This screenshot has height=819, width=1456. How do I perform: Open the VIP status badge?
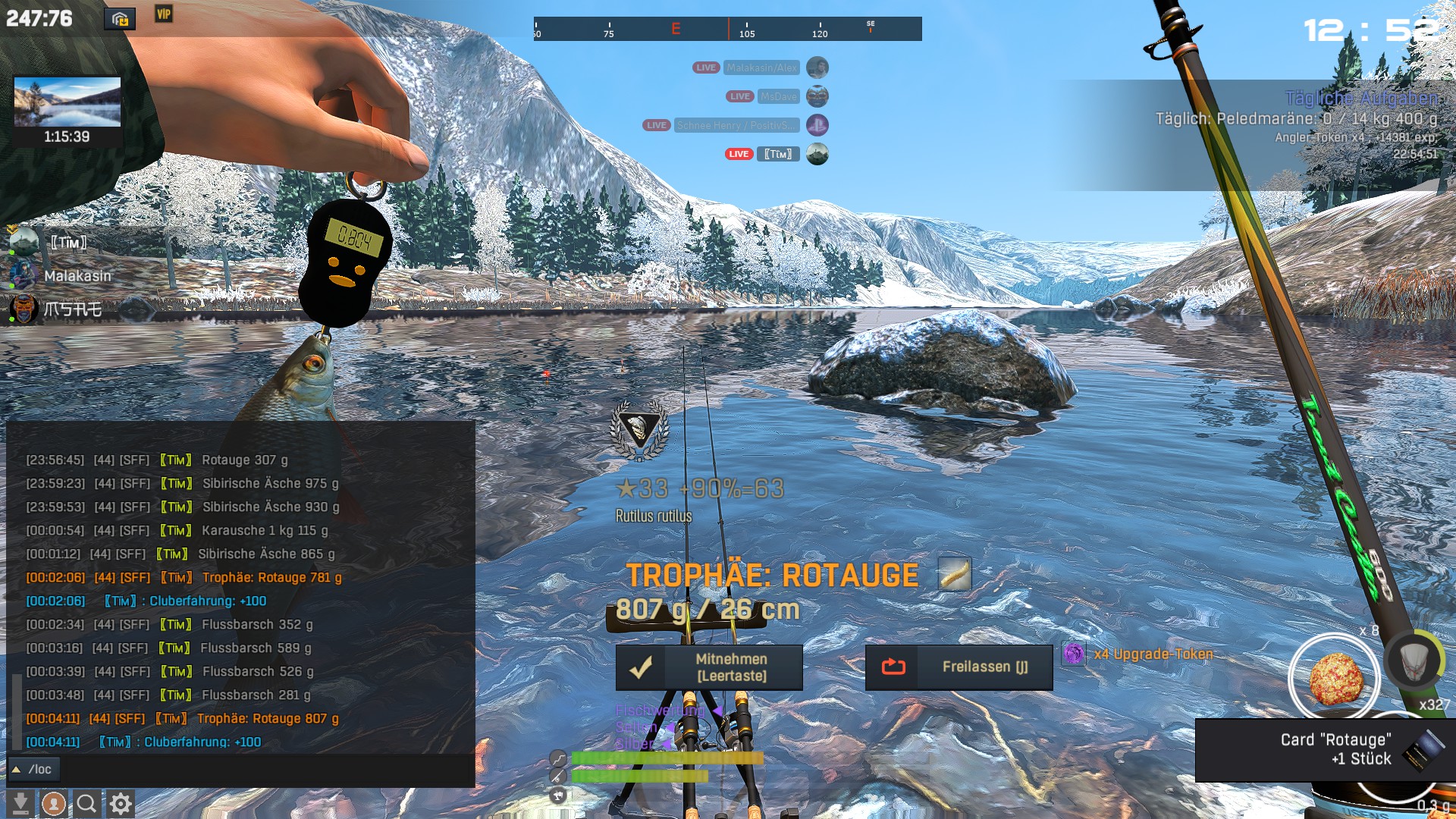(164, 14)
